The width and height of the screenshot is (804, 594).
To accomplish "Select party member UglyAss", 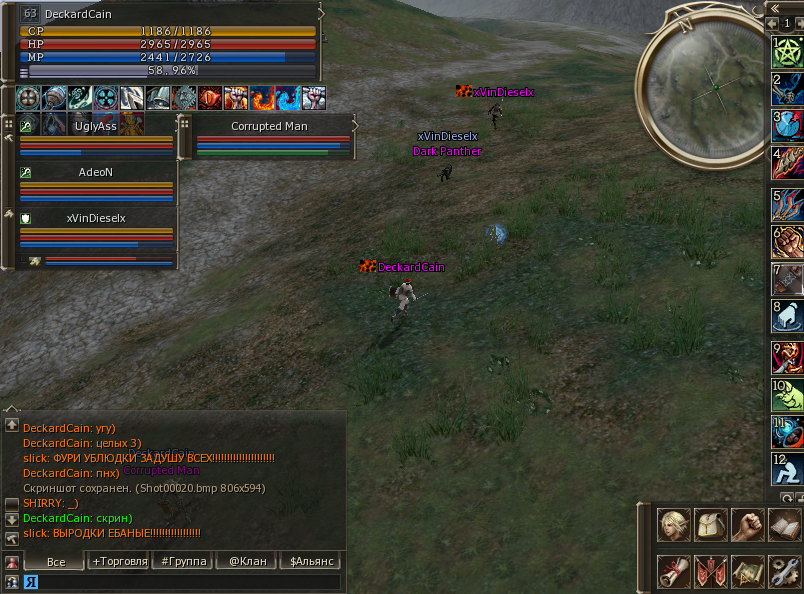I will (x=96, y=127).
